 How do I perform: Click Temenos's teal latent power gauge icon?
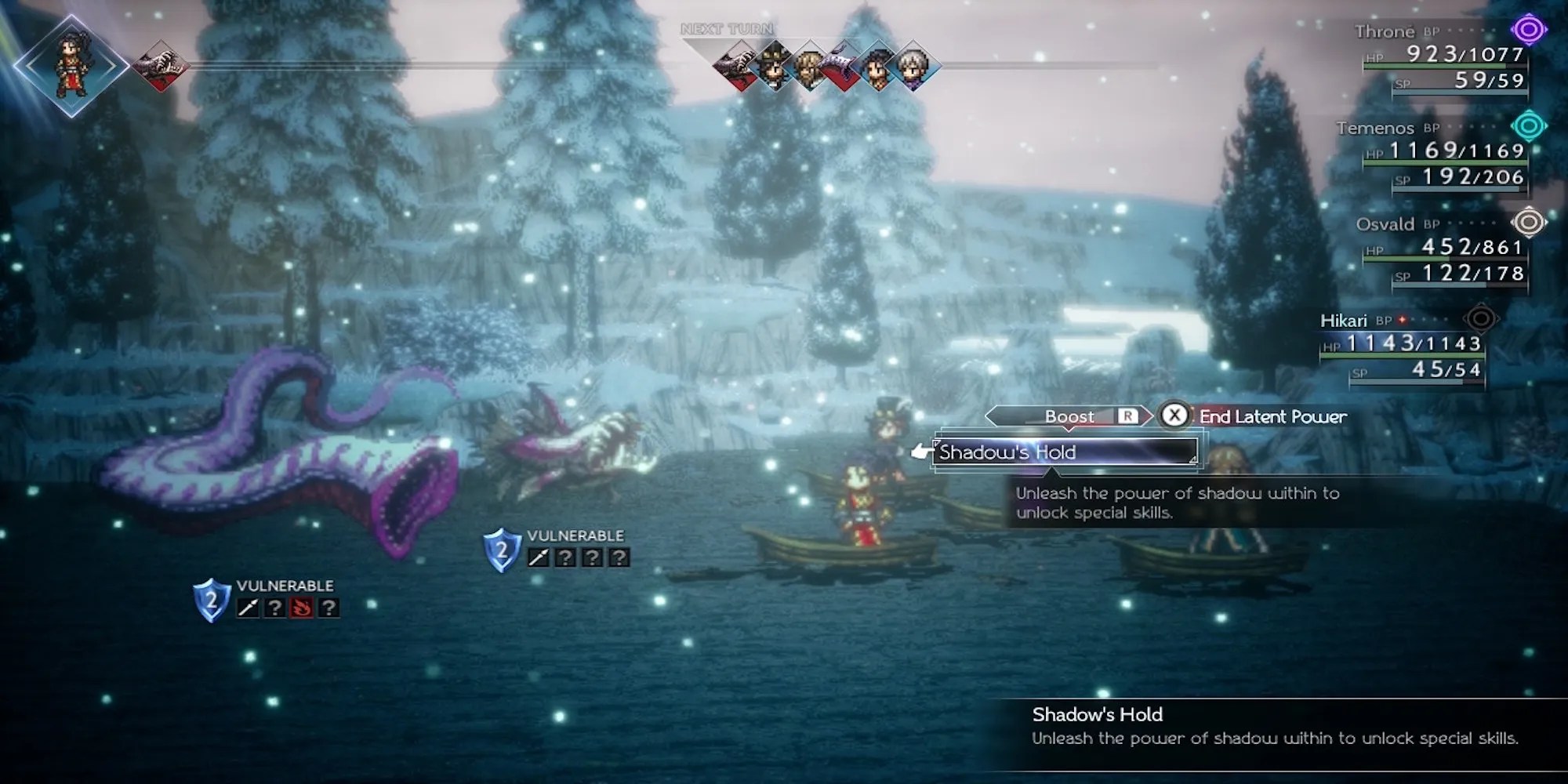1528,126
